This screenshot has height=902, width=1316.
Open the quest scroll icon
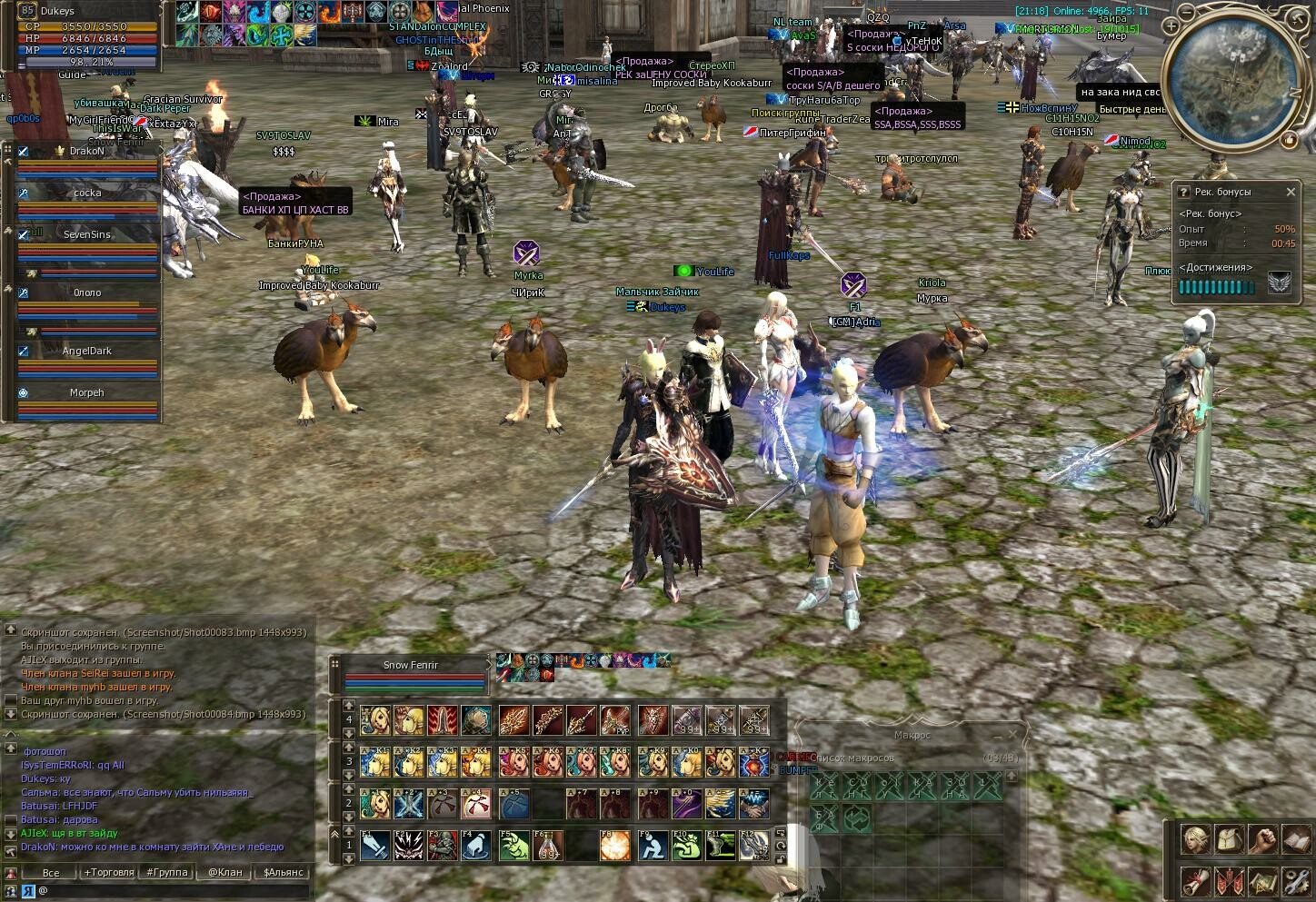point(1194,880)
